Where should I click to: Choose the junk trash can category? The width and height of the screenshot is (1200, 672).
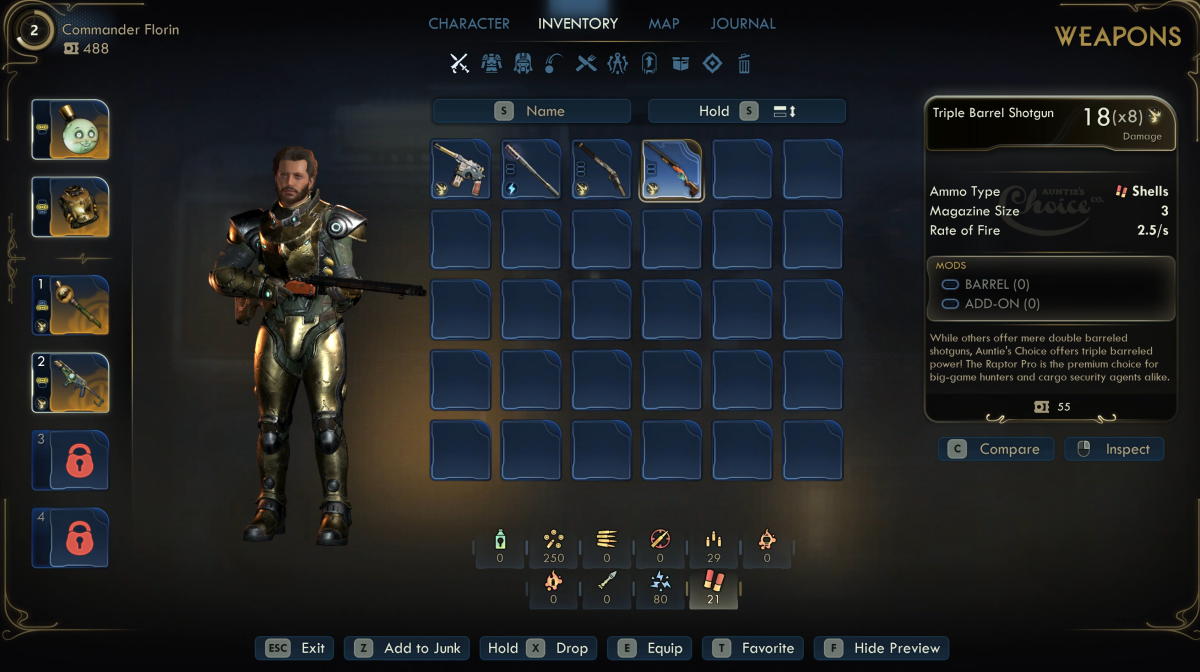click(744, 64)
